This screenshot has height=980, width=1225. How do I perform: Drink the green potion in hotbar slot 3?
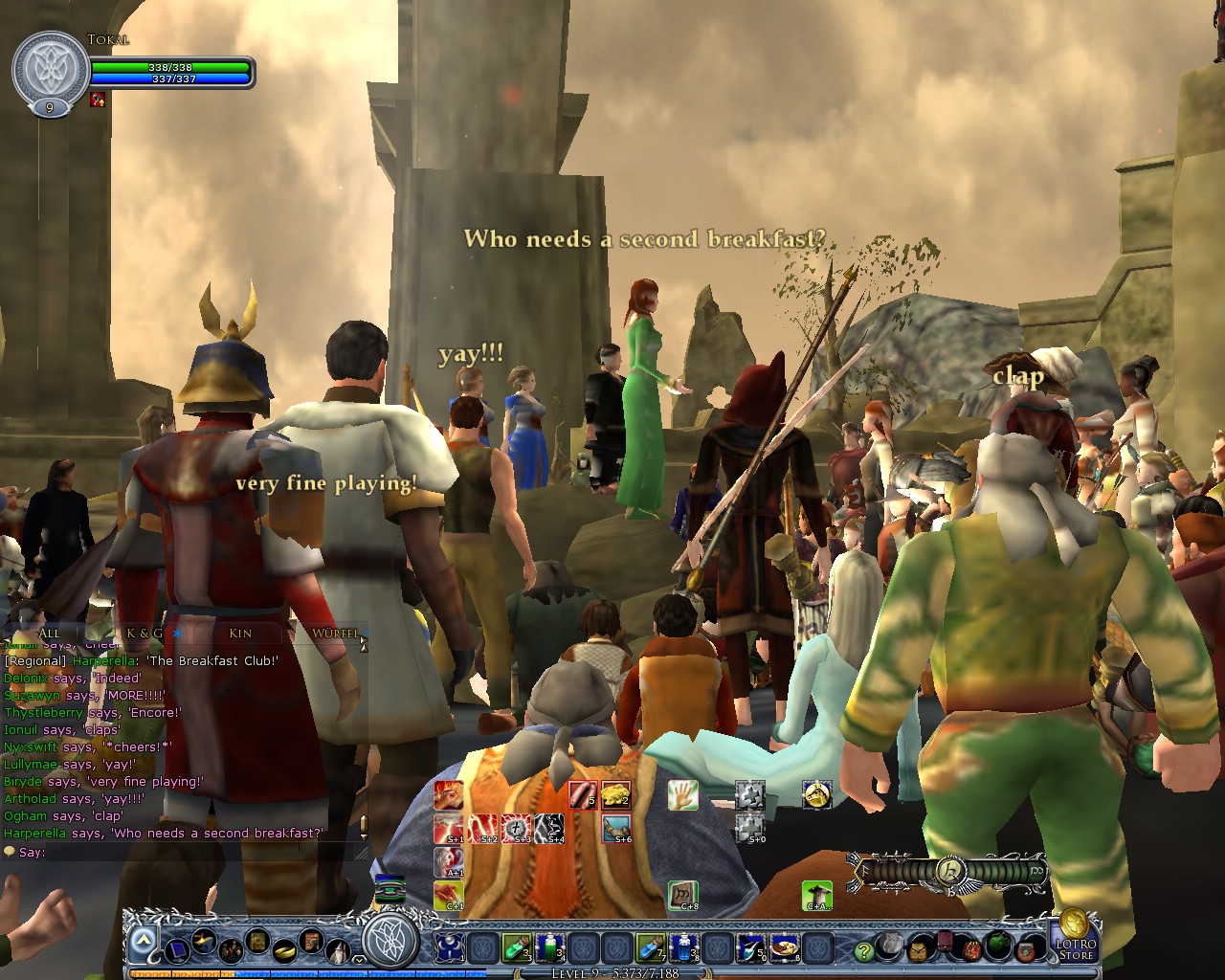516,947
